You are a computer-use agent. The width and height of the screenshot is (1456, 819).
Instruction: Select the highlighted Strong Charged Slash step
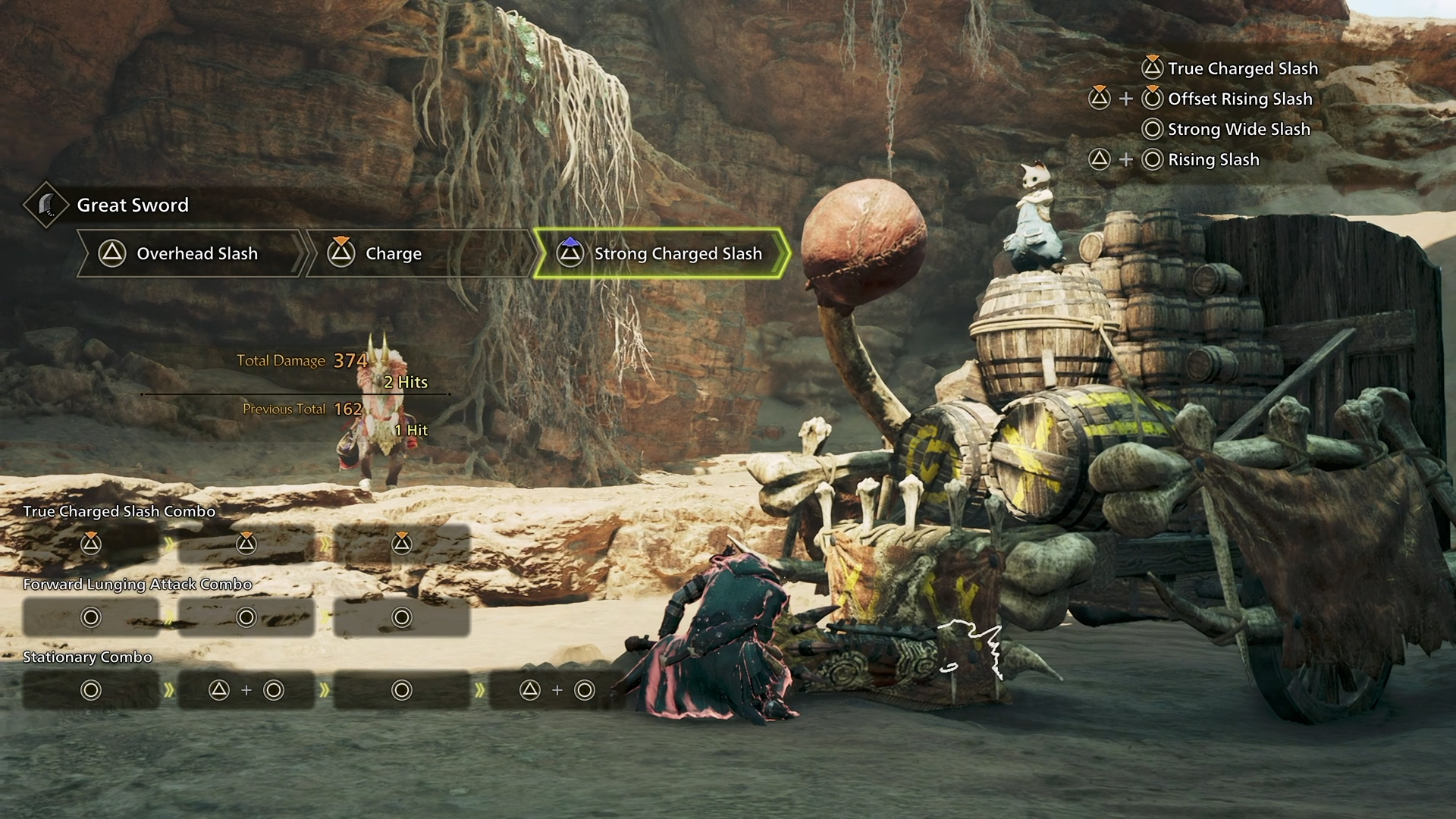point(660,253)
